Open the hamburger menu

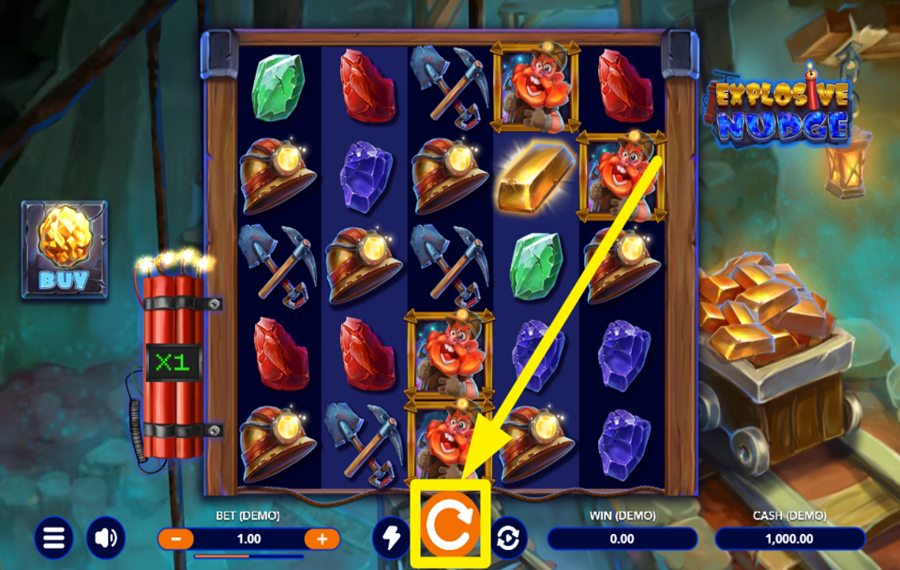53,538
